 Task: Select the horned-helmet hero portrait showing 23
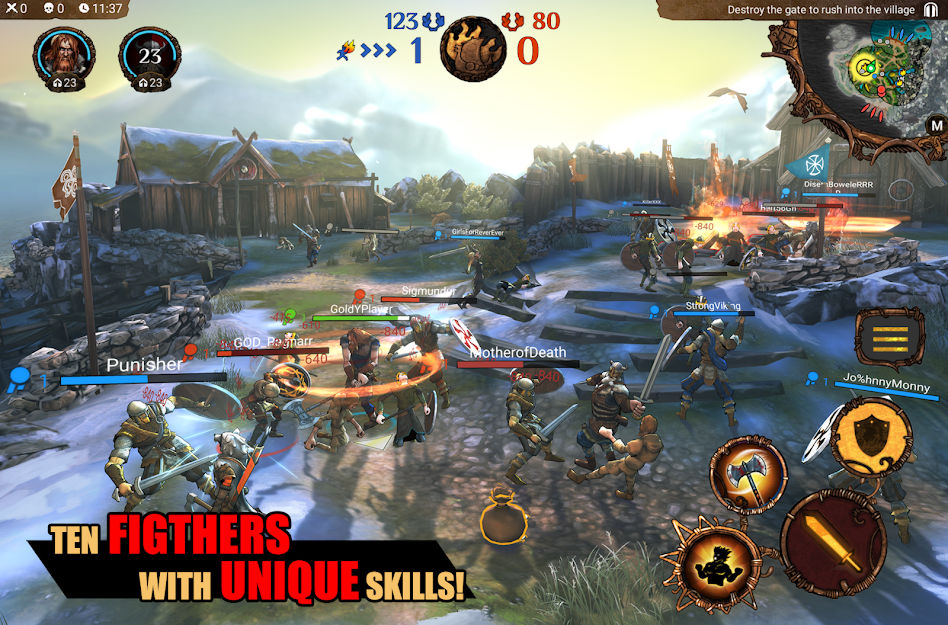150,55
